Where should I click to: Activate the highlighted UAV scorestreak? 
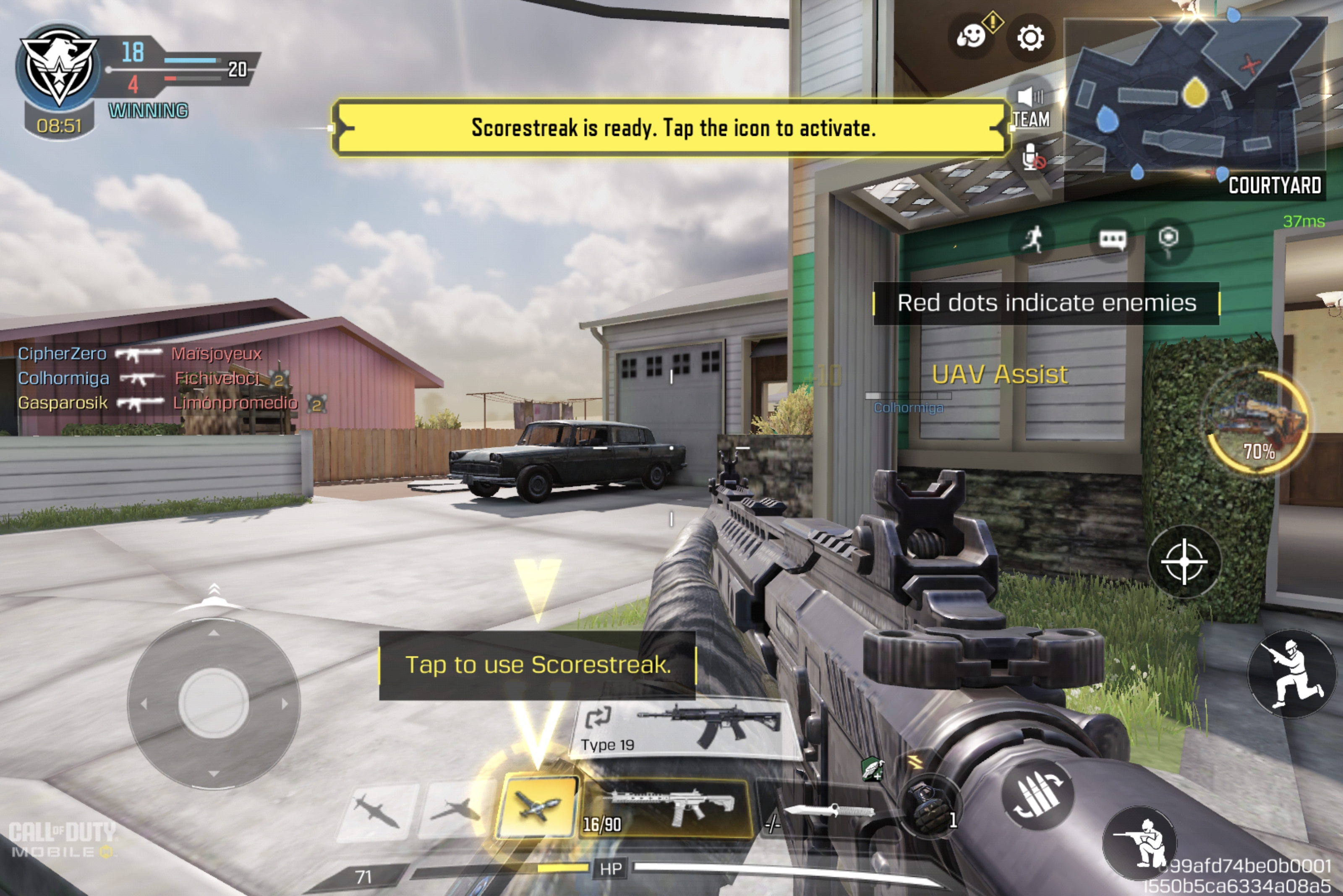(x=537, y=806)
